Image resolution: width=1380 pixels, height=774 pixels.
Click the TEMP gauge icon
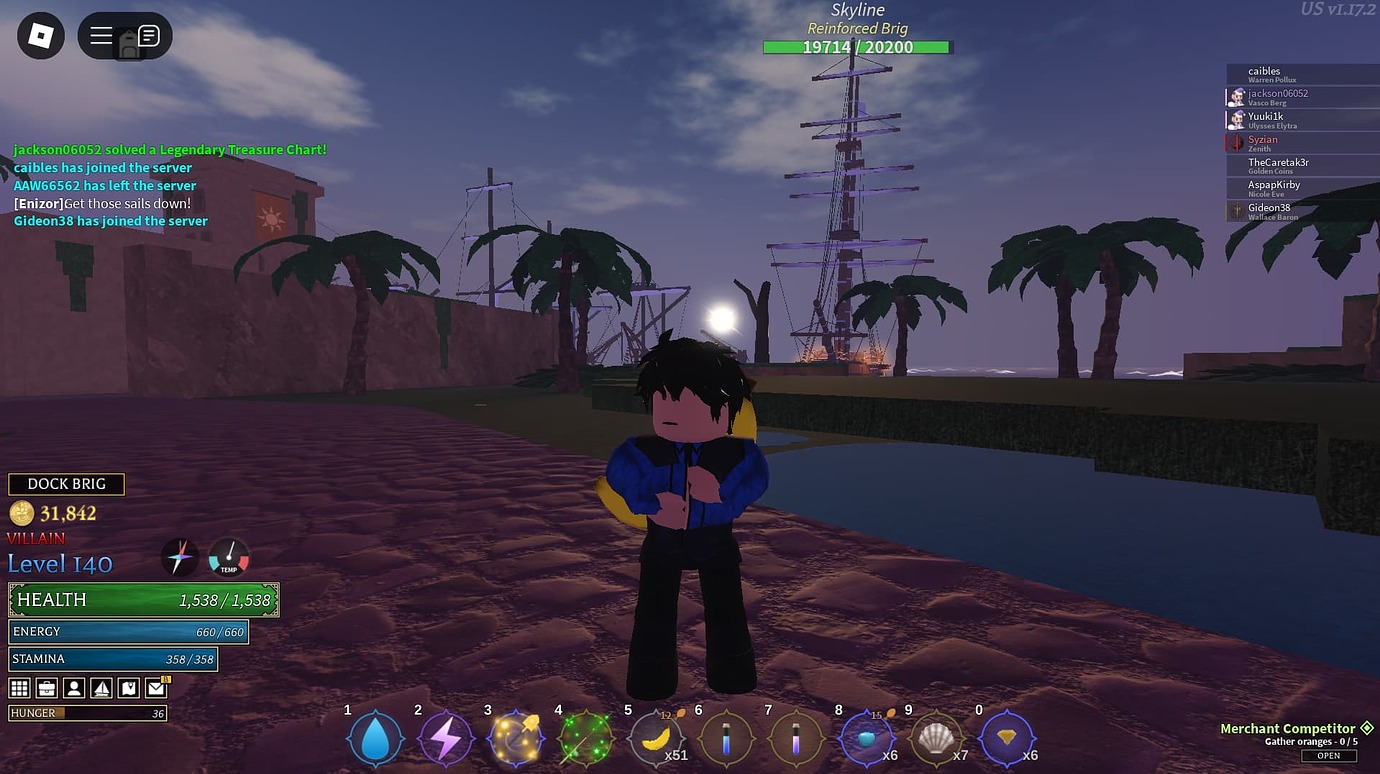[229, 558]
